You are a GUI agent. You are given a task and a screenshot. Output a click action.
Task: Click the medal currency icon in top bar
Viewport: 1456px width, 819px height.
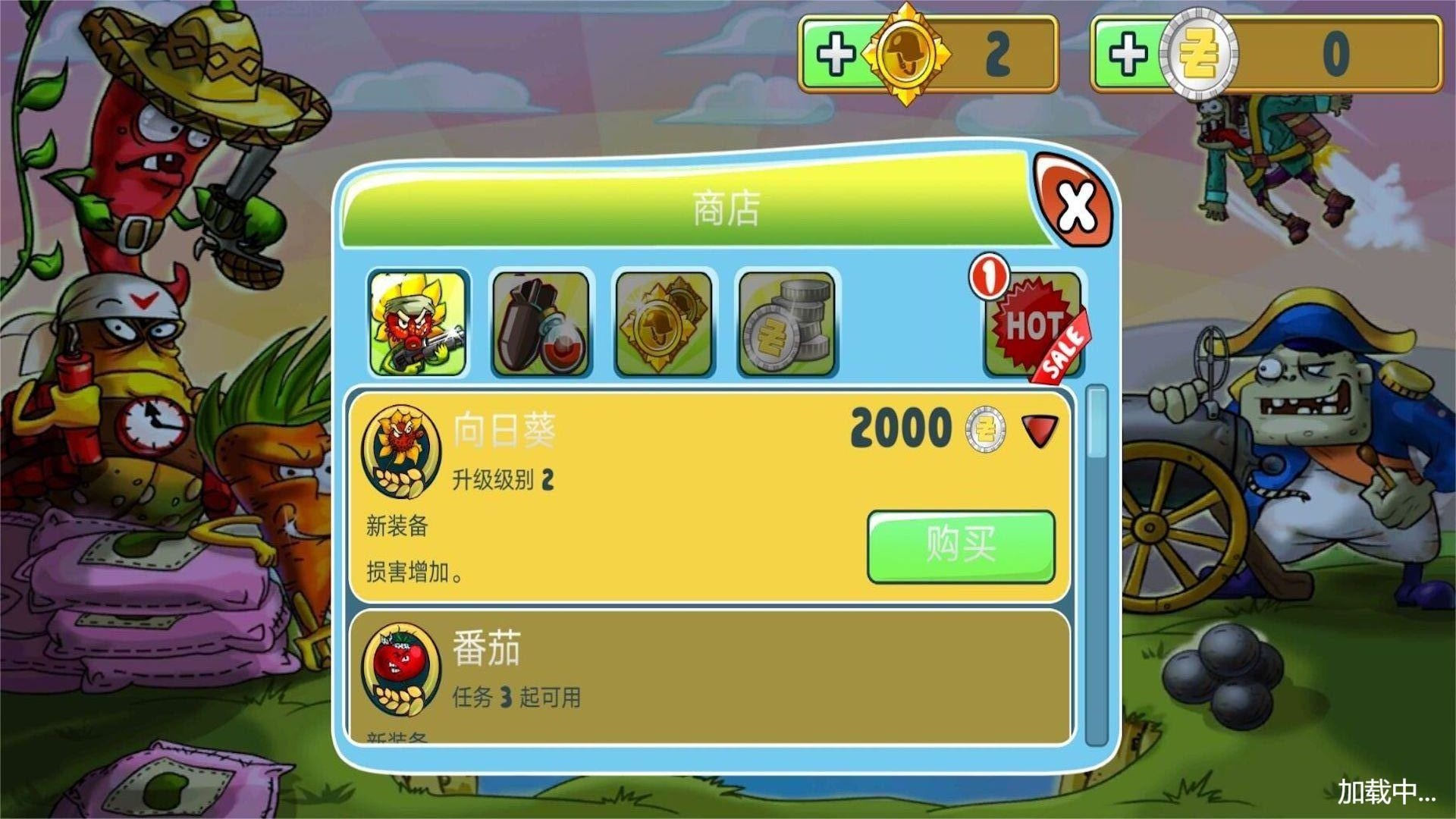coord(905,53)
